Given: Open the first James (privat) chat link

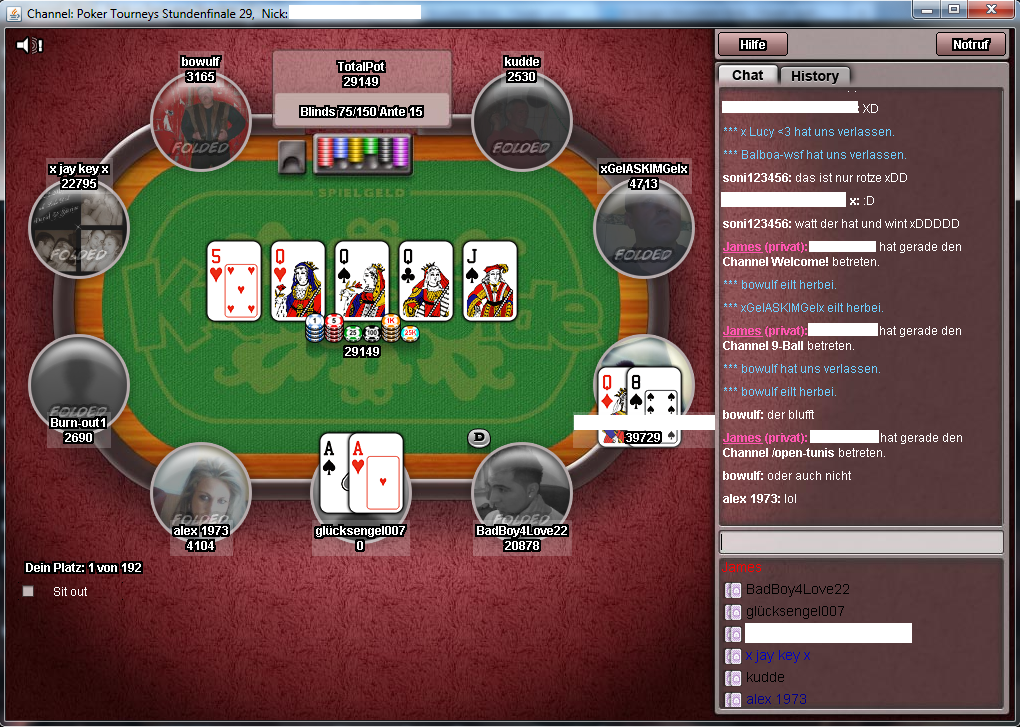Looking at the screenshot, I should click(763, 246).
